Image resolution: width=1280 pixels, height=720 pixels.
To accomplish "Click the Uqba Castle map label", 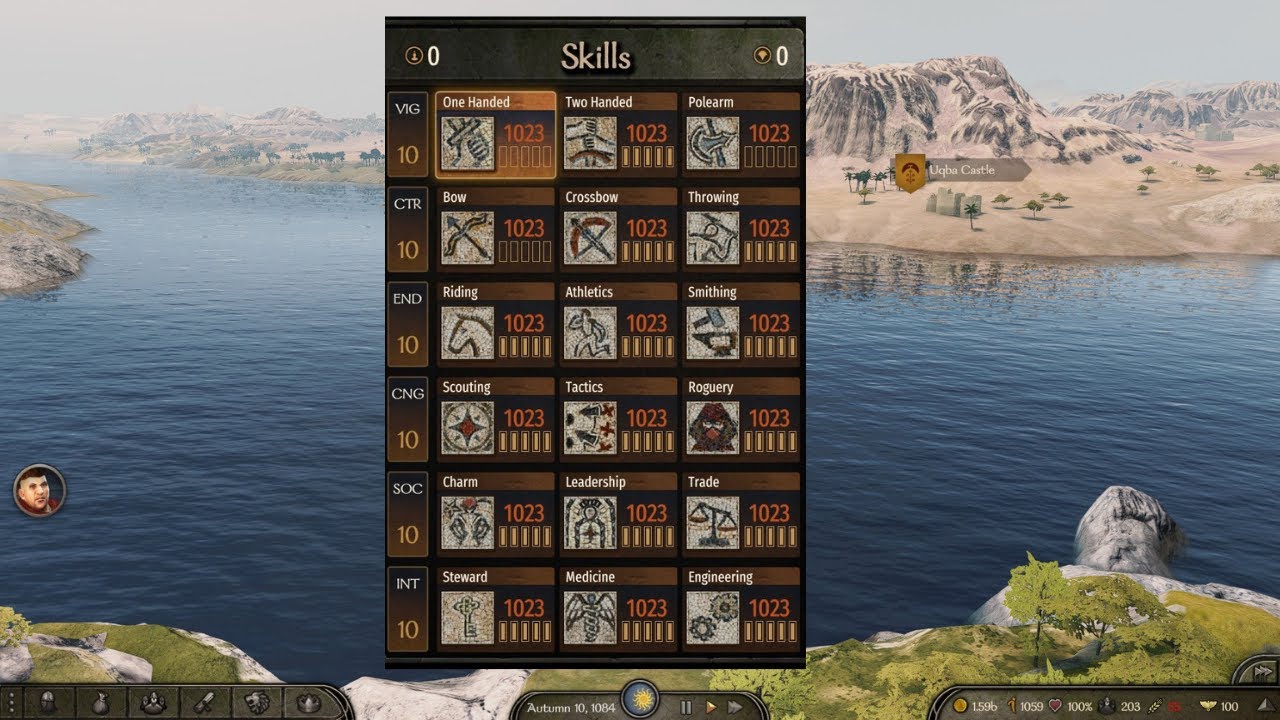I will (960, 170).
